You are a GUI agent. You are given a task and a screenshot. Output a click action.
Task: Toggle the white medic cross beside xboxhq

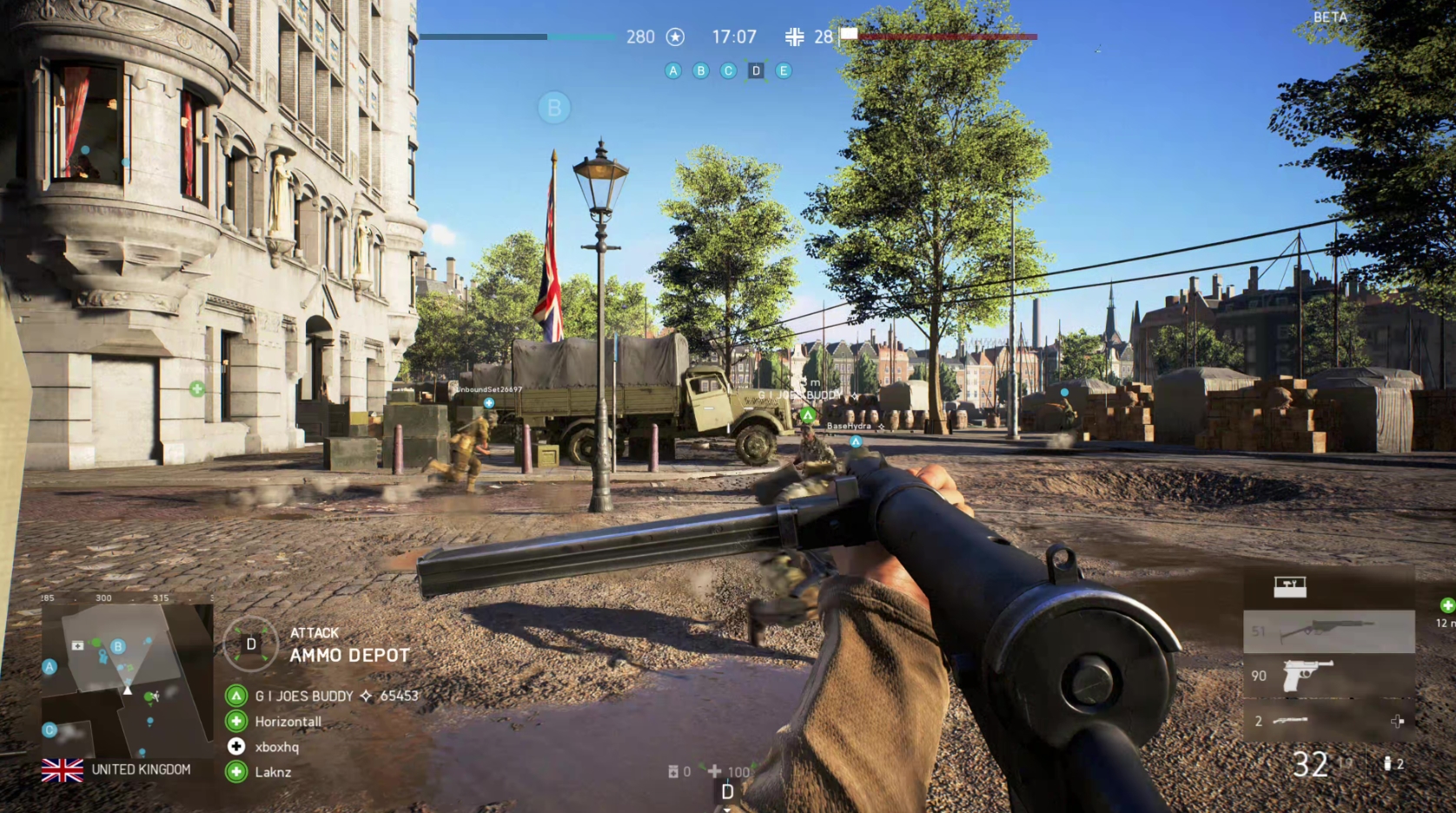pos(235,746)
